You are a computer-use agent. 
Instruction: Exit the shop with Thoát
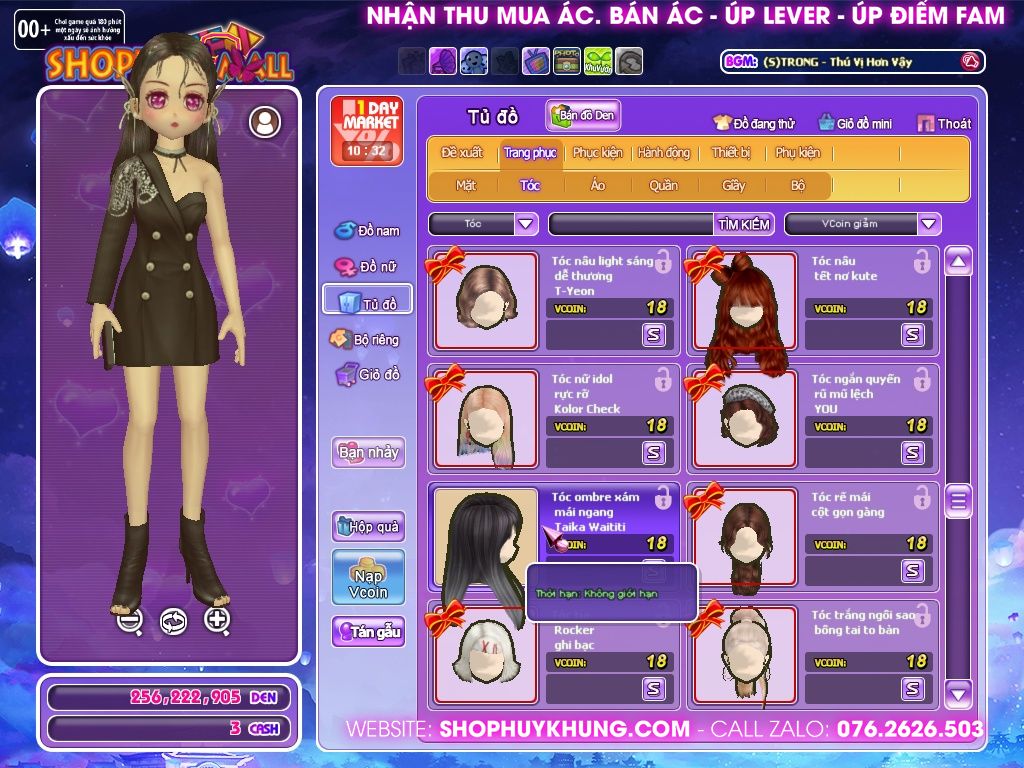point(944,124)
